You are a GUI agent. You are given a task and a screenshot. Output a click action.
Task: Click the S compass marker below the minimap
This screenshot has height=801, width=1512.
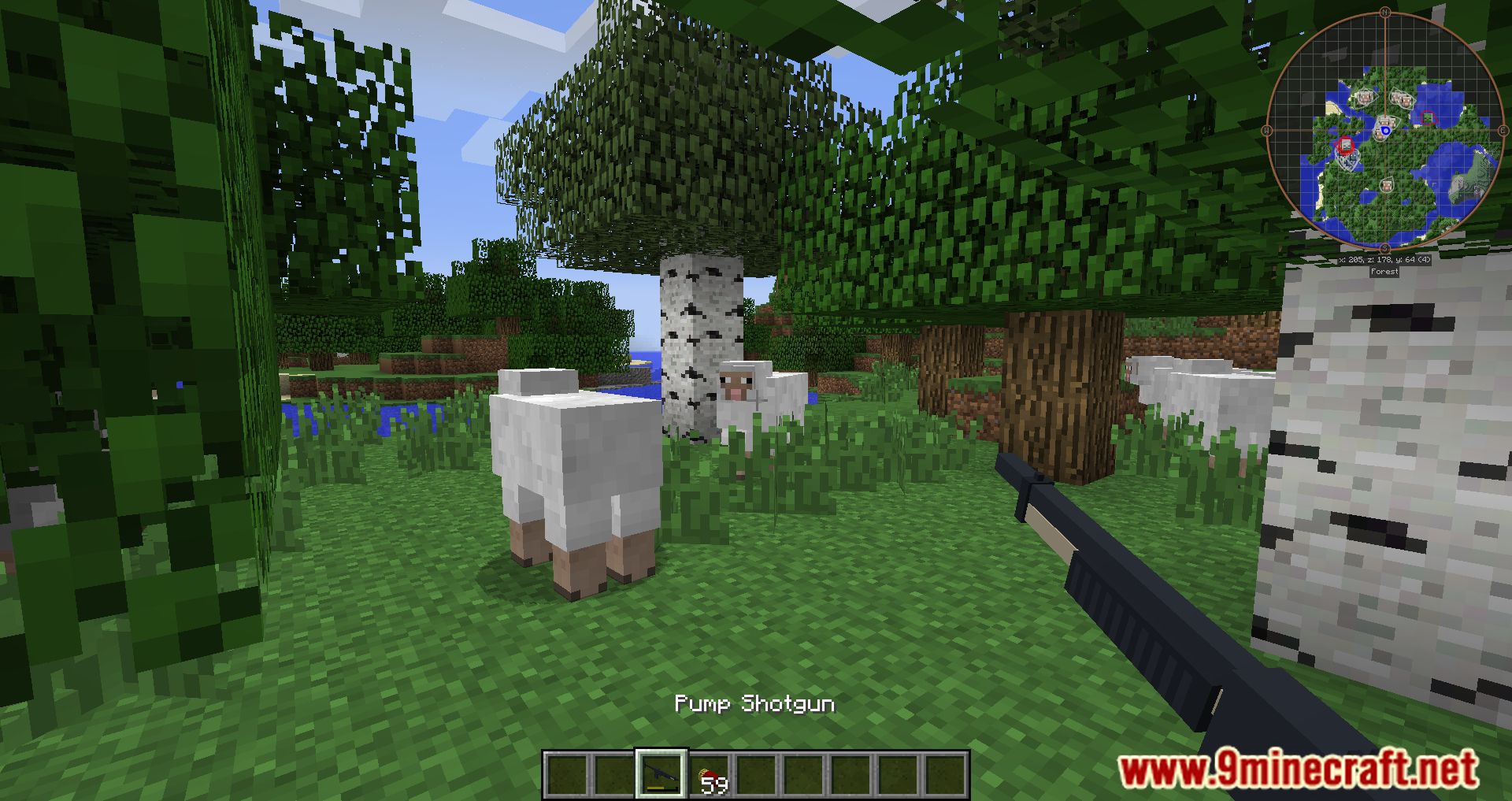1384,247
